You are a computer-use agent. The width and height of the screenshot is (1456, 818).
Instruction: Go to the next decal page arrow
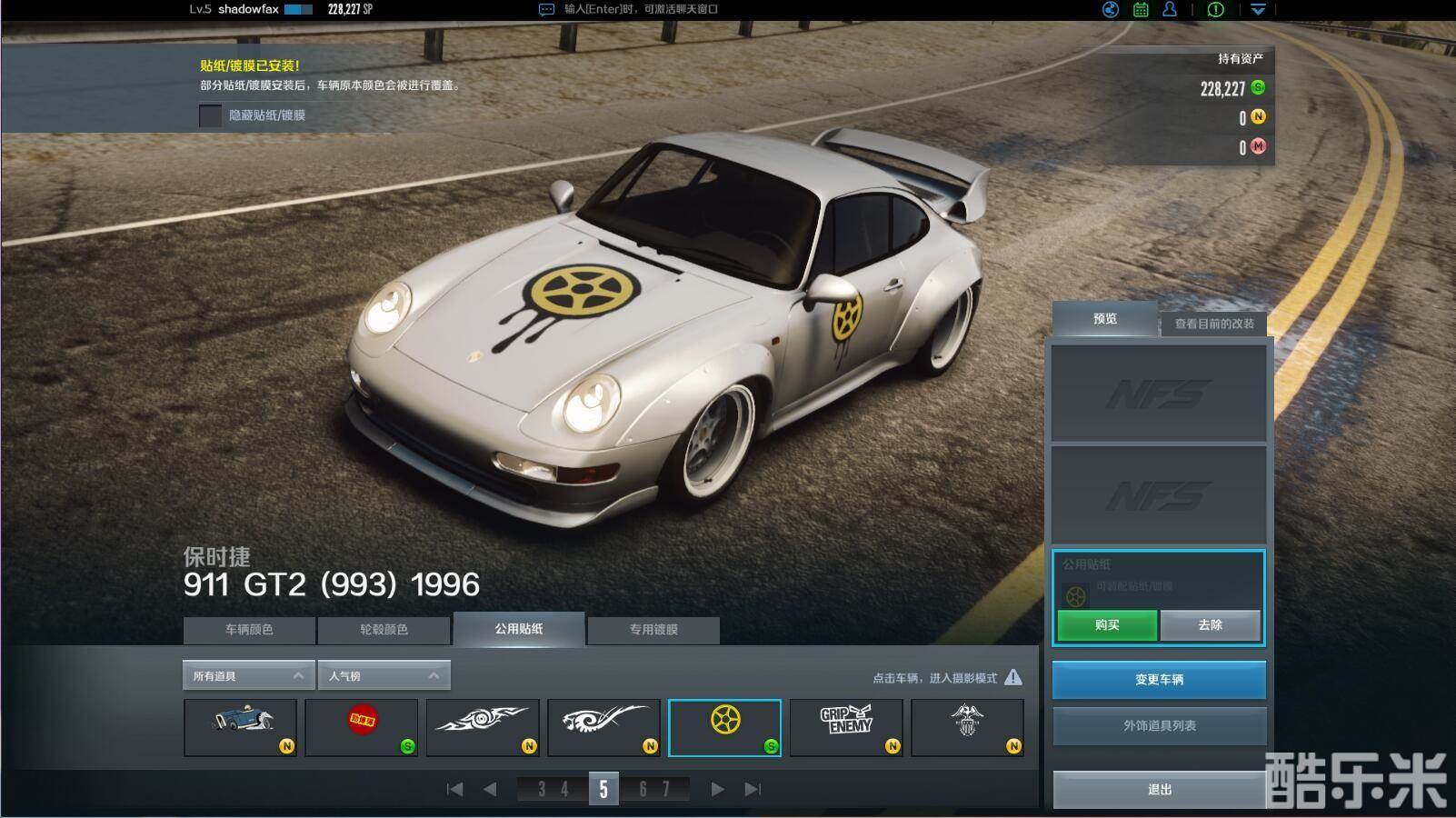pos(717,789)
